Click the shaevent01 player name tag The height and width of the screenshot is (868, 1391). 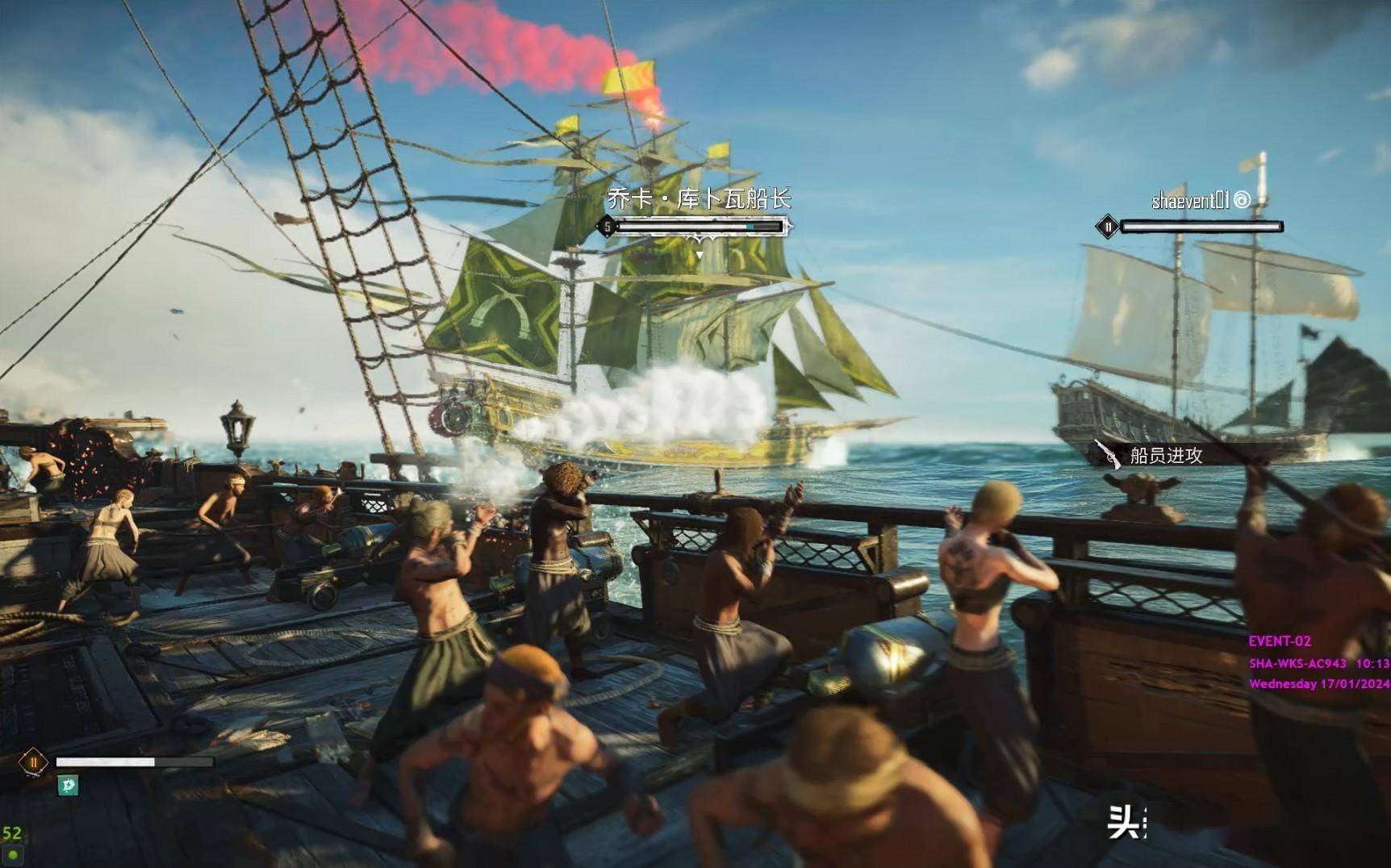click(x=1190, y=200)
